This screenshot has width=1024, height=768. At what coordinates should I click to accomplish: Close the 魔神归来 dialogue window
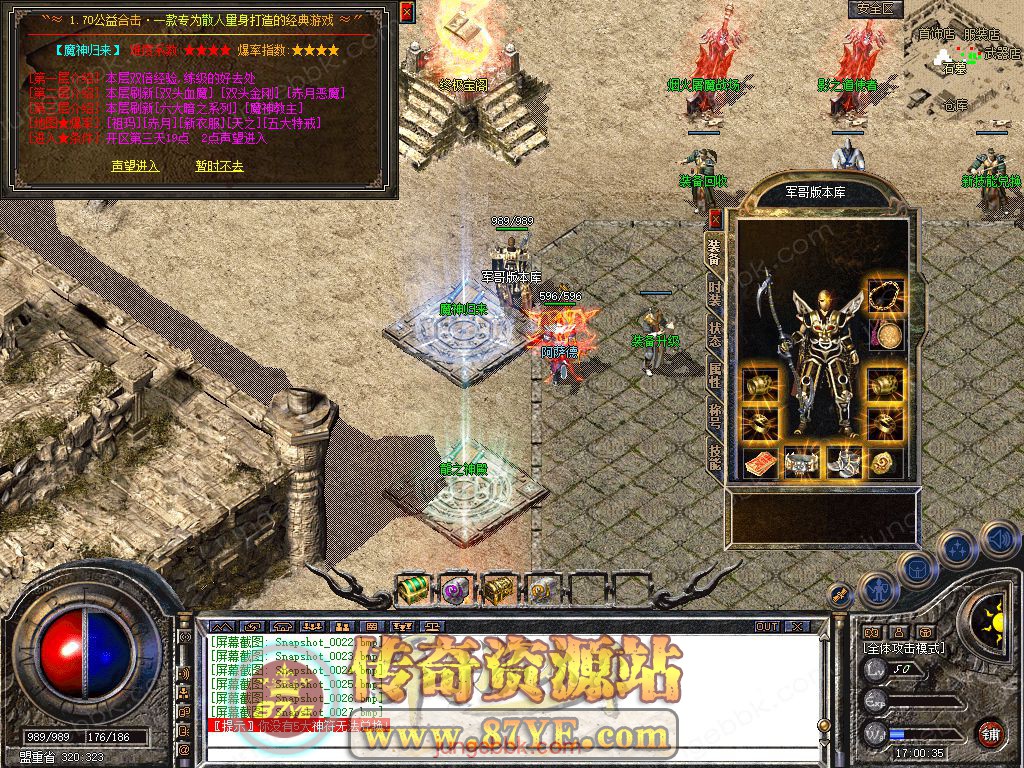click(406, 12)
